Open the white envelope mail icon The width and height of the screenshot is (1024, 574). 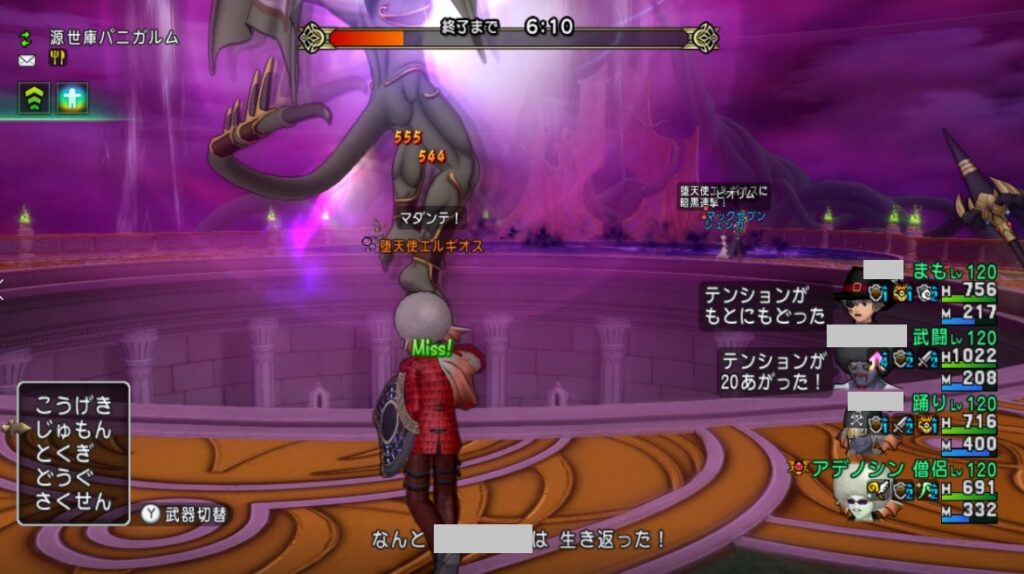tap(26, 60)
